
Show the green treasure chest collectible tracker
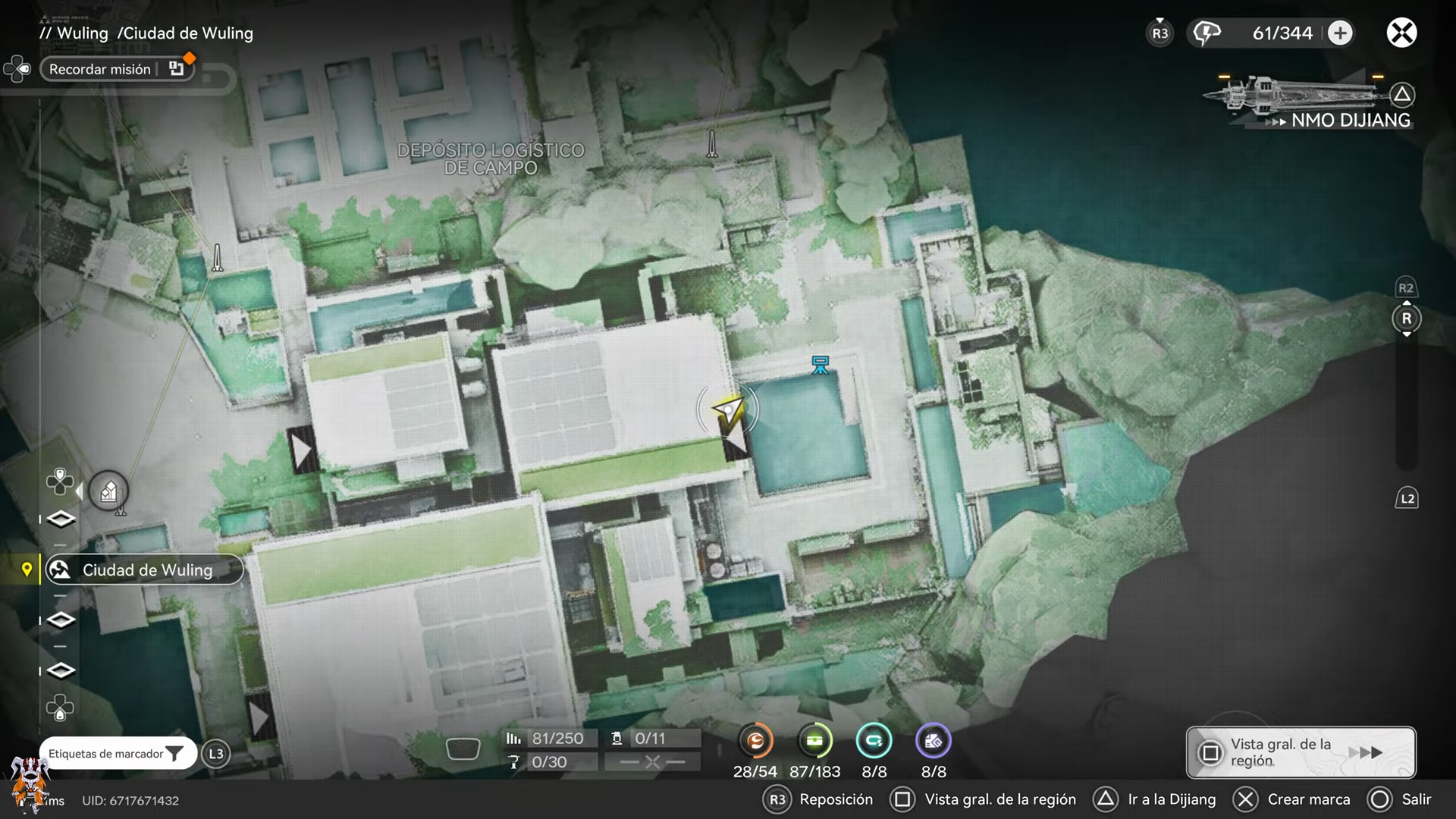[814, 741]
